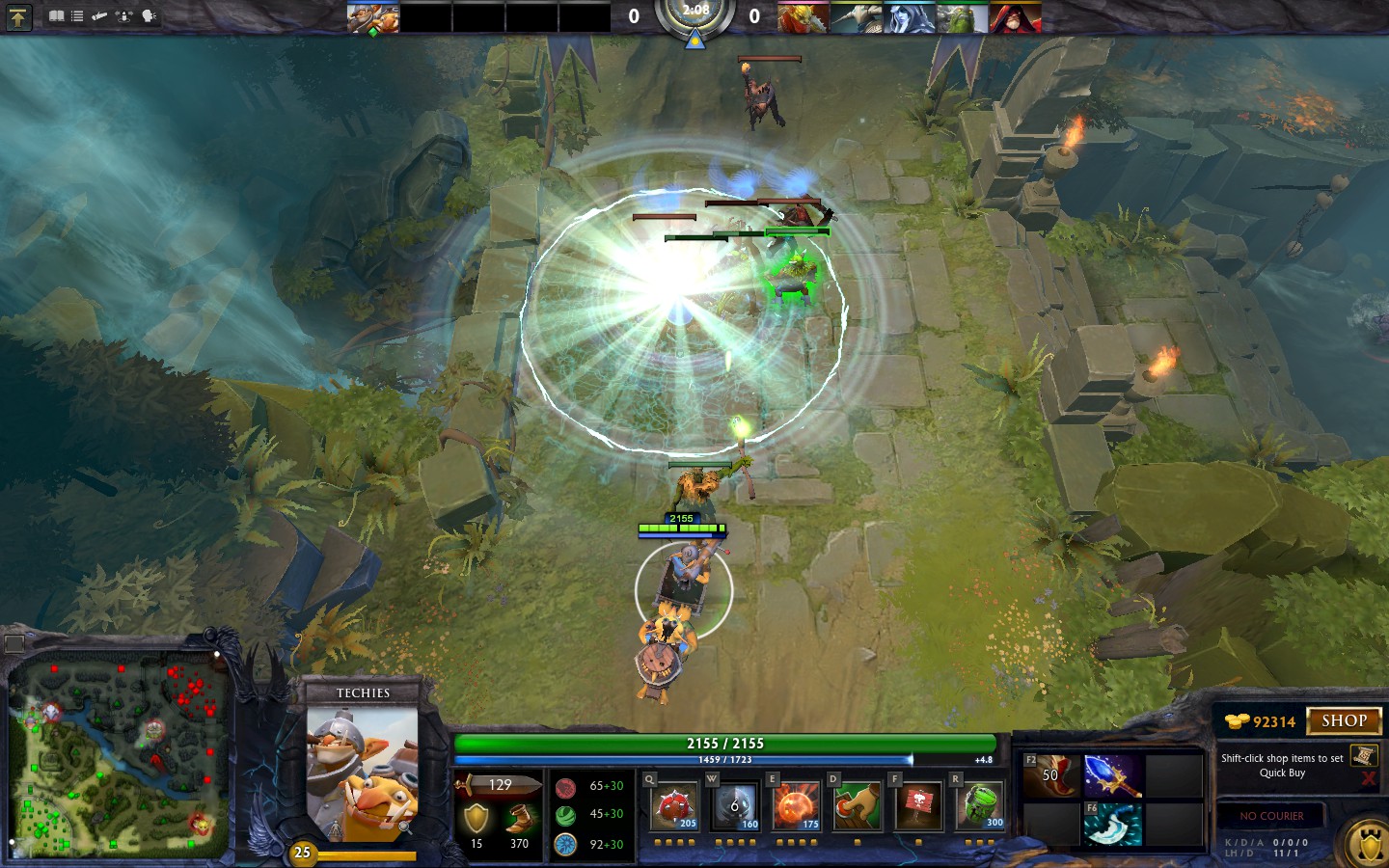This screenshot has width=1389, height=868.
Task: Cast the Suicide Squad Attack ability
Action: 797,806
